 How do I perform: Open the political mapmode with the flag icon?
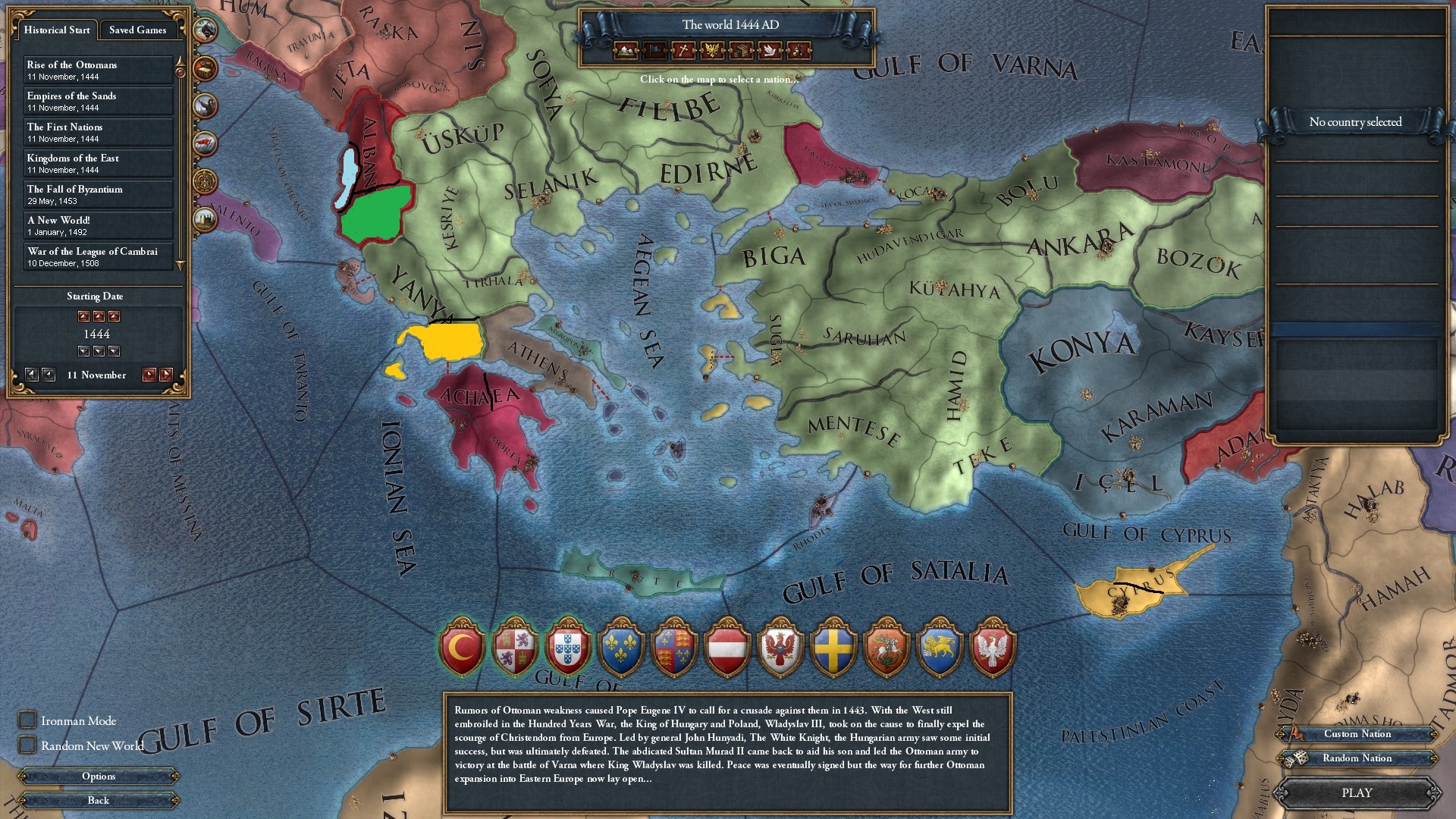tap(654, 51)
